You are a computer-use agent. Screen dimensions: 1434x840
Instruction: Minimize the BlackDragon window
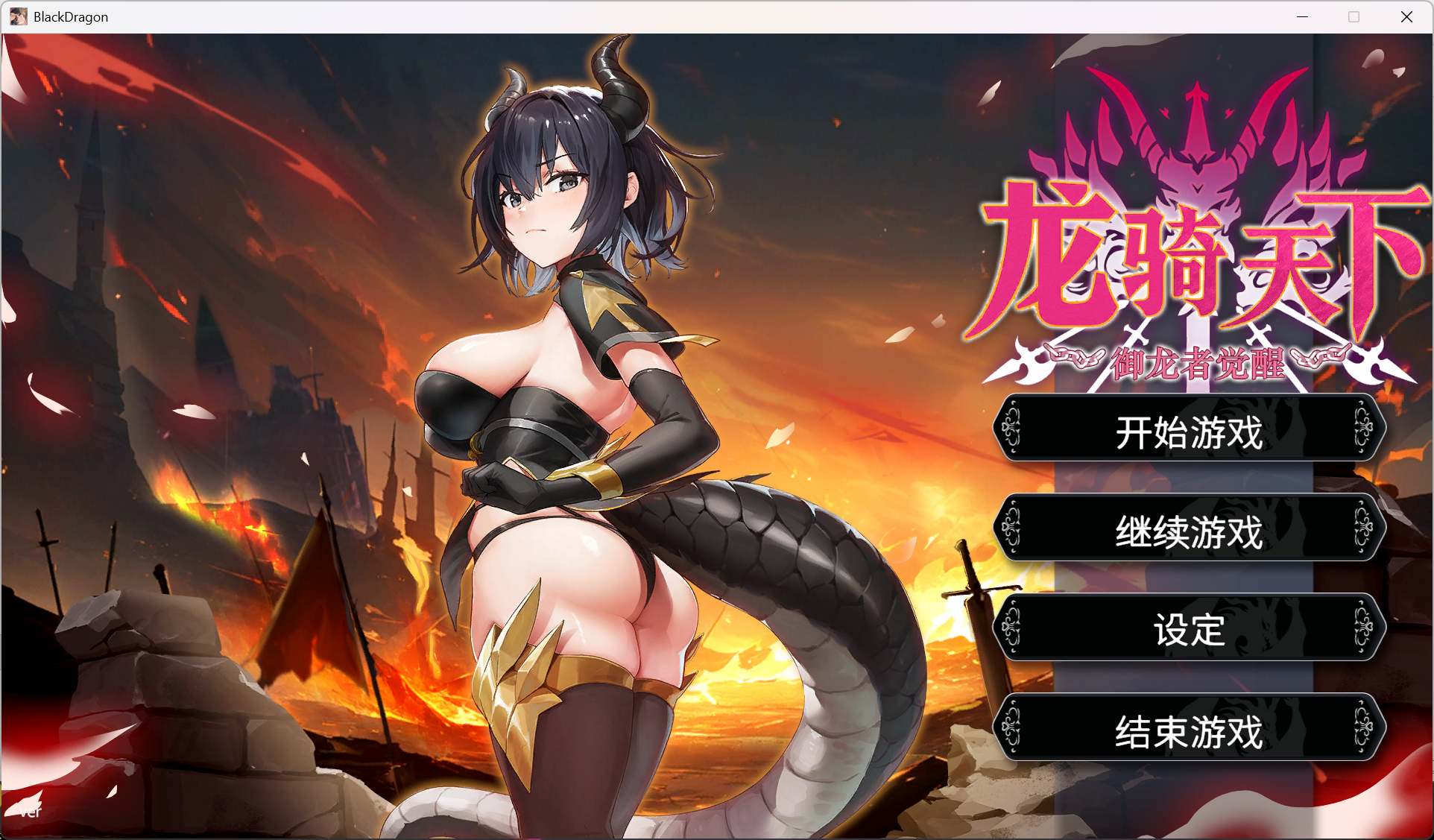pos(1302,16)
